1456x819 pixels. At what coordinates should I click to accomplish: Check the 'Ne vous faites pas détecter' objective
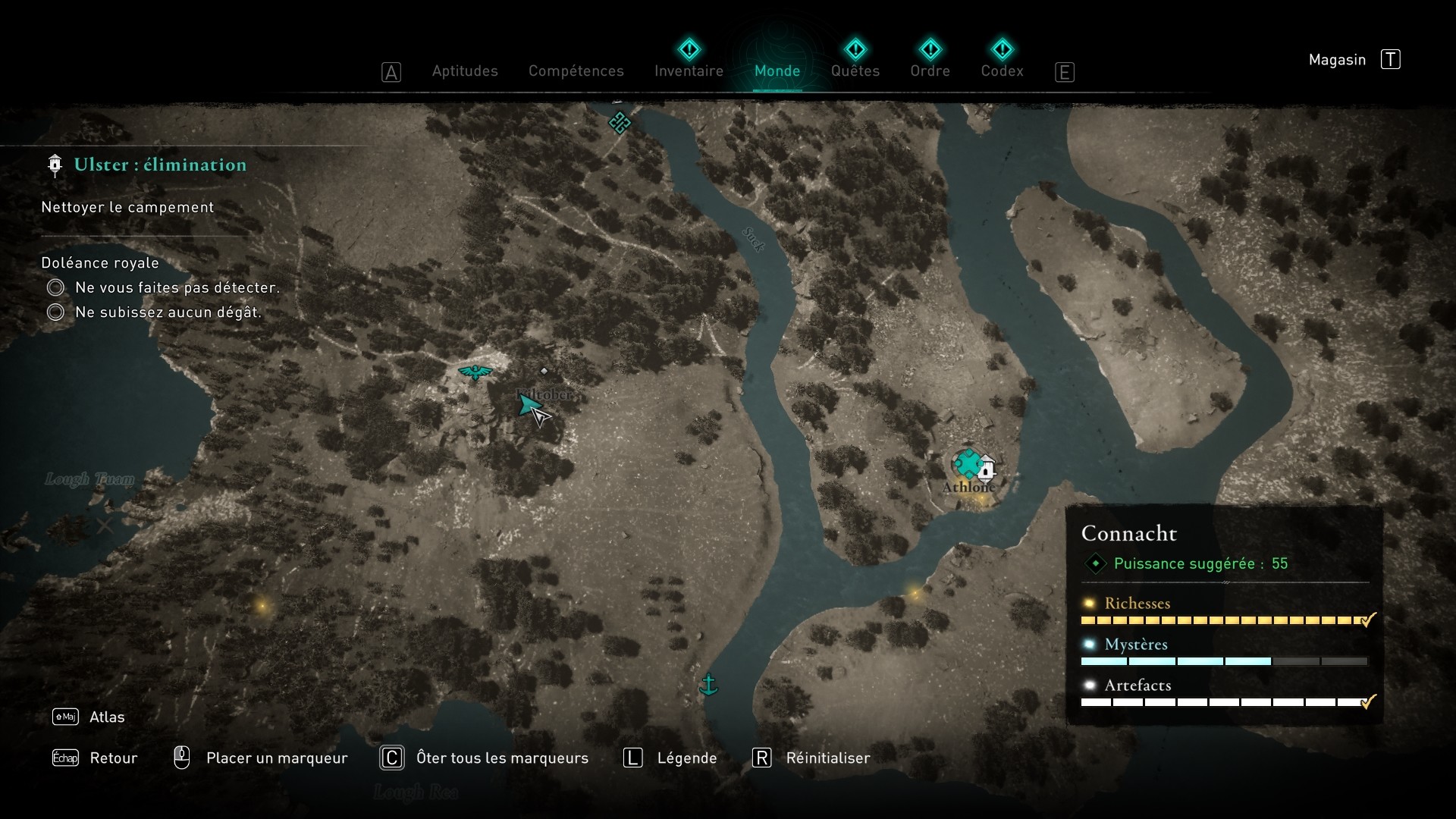coord(55,287)
